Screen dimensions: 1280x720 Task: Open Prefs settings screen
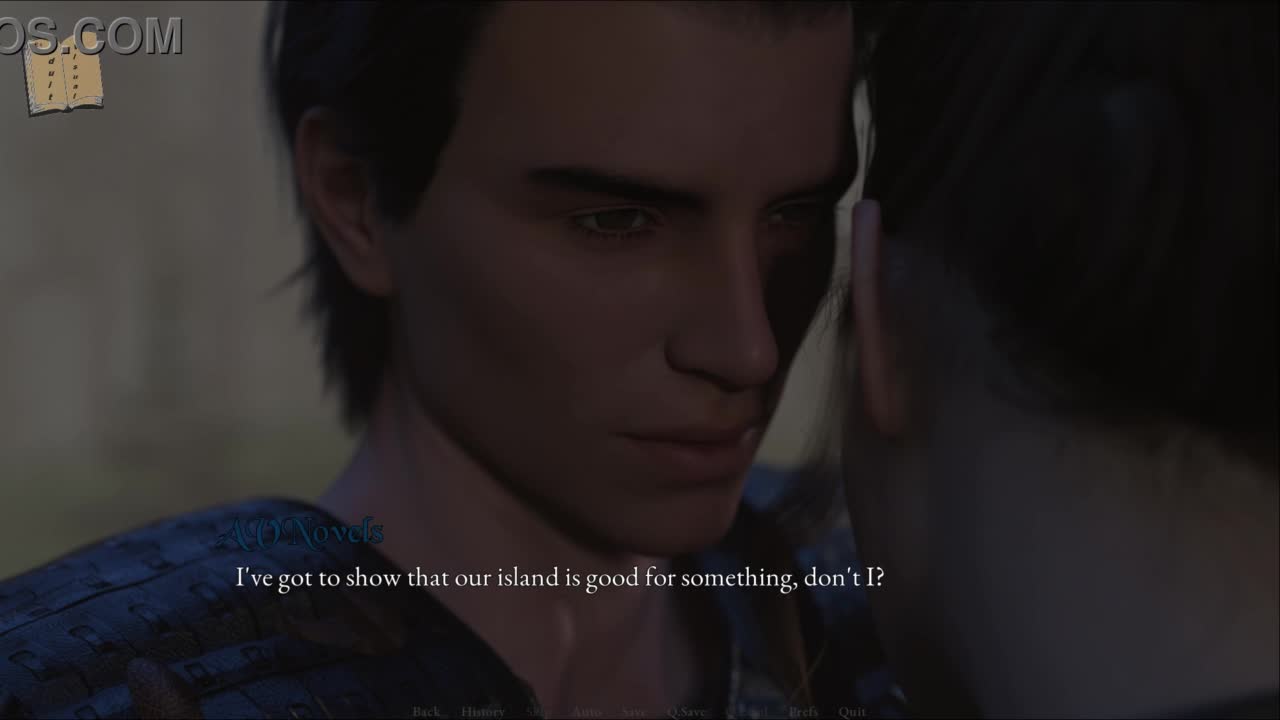pos(803,712)
